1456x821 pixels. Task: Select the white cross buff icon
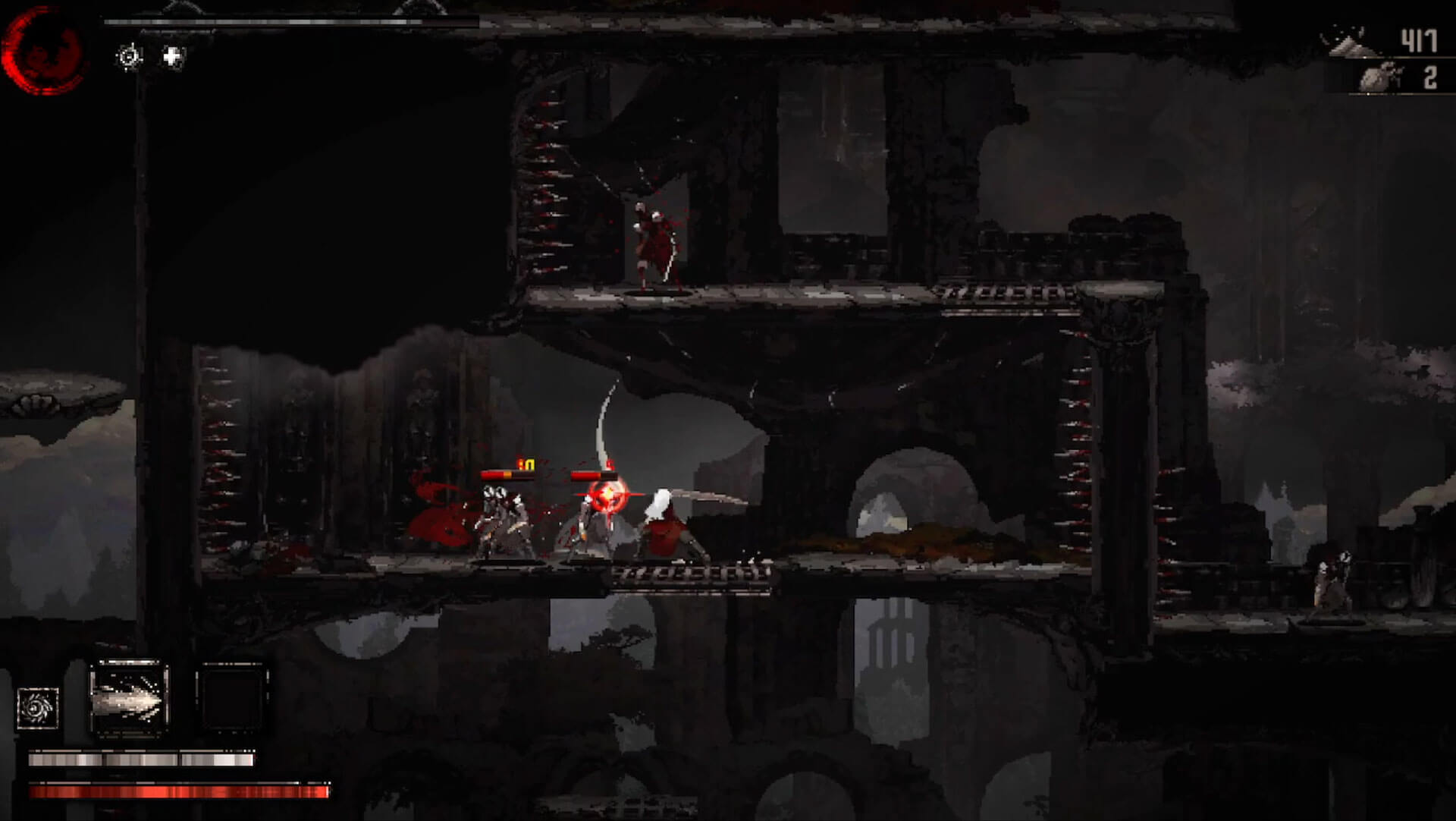coord(174,56)
